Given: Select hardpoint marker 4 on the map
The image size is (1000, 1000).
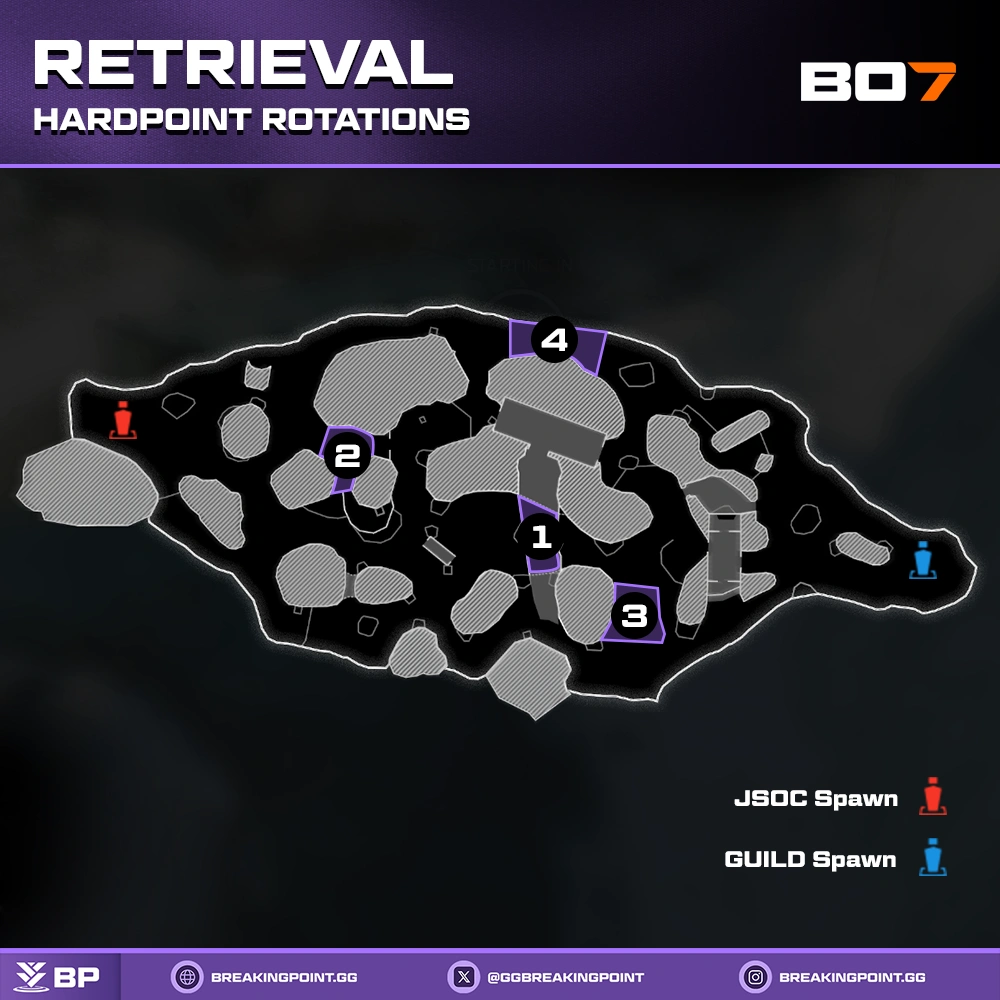Looking at the screenshot, I should point(554,341).
